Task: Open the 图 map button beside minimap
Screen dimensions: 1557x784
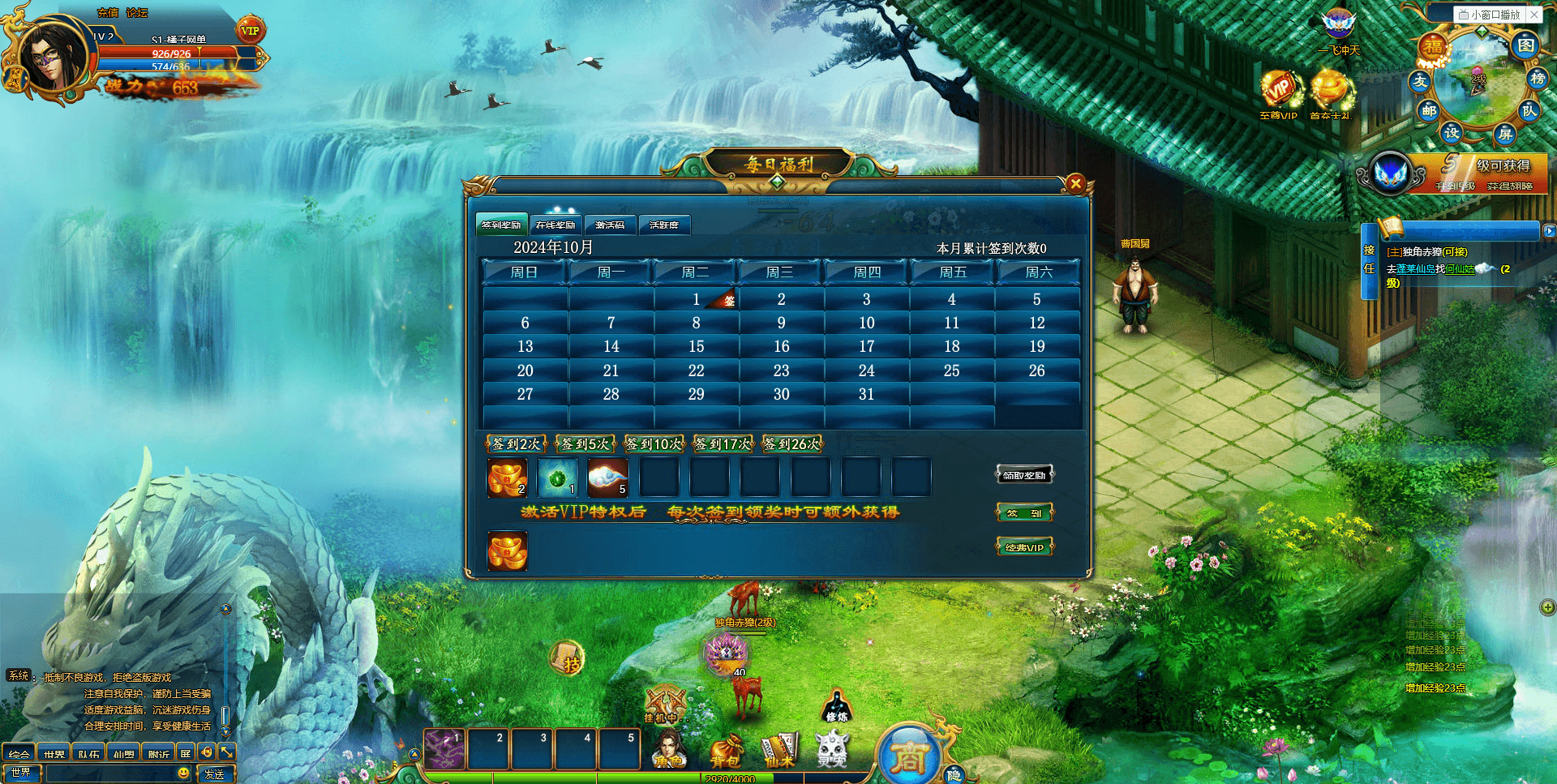Action: [x=1525, y=45]
